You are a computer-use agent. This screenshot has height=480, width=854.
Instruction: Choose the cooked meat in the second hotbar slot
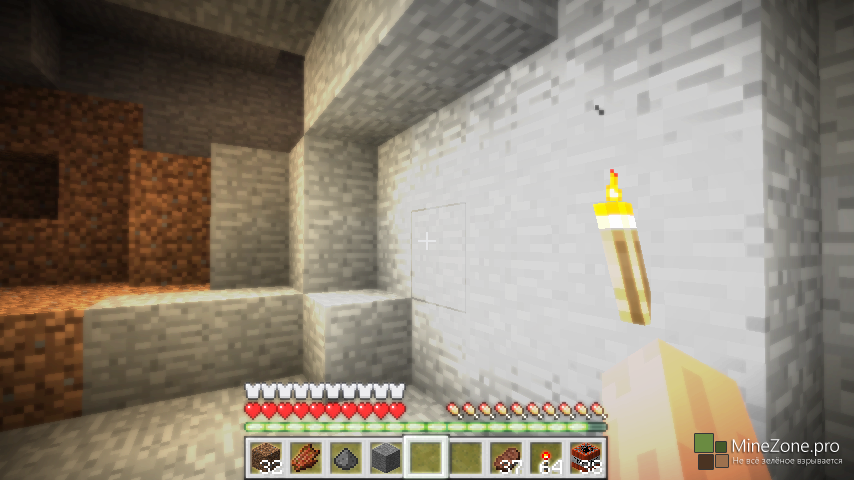pyautogui.click(x=305, y=458)
